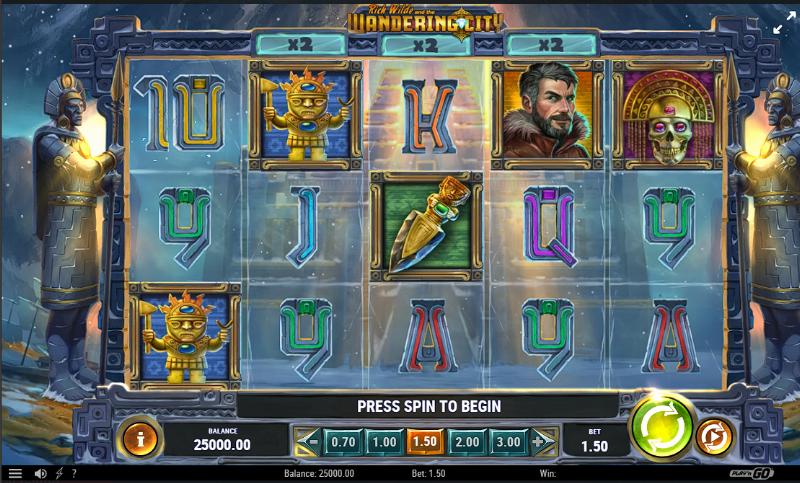Open the question mark help
Image resolution: width=800 pixels, height=483 pixels.
point(73,473)
